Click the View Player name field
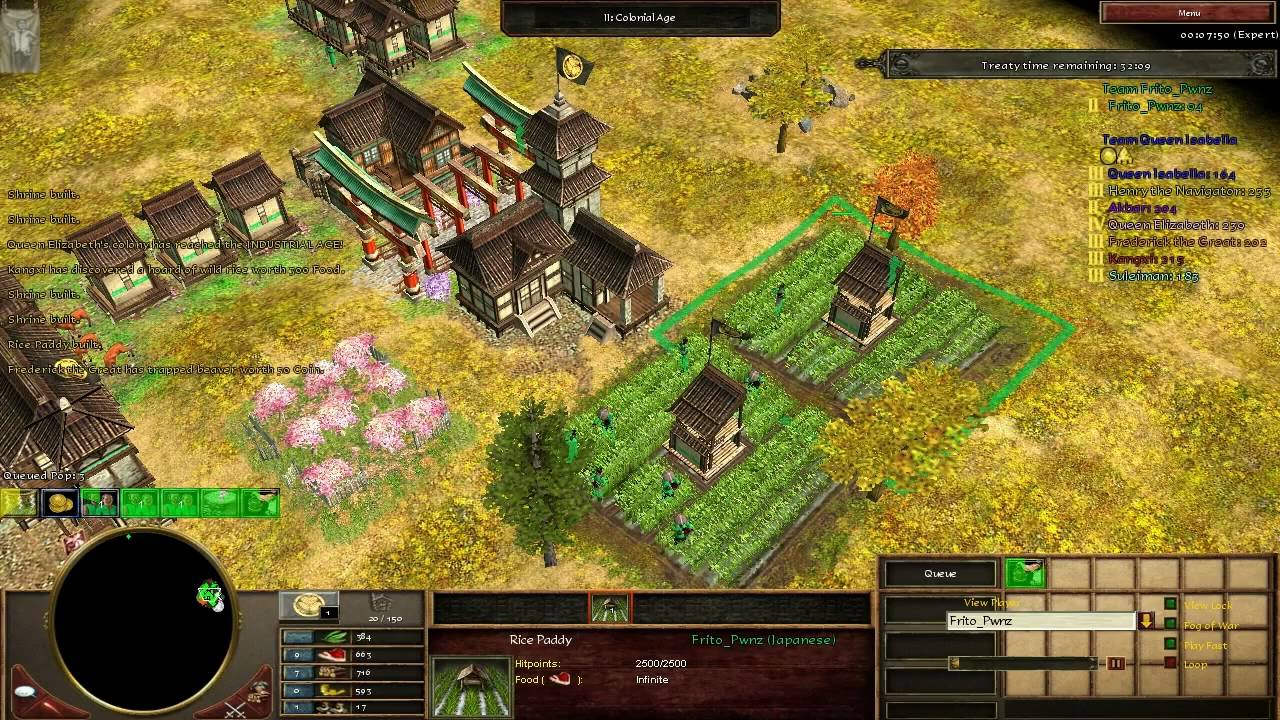Viewport: 1280px width, 720px height. click(x=1040, y=621)
